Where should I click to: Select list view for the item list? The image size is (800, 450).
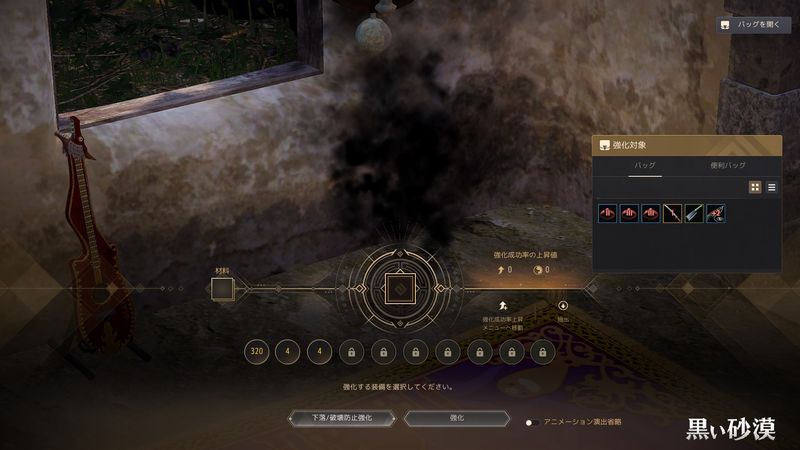click(771, 187)
